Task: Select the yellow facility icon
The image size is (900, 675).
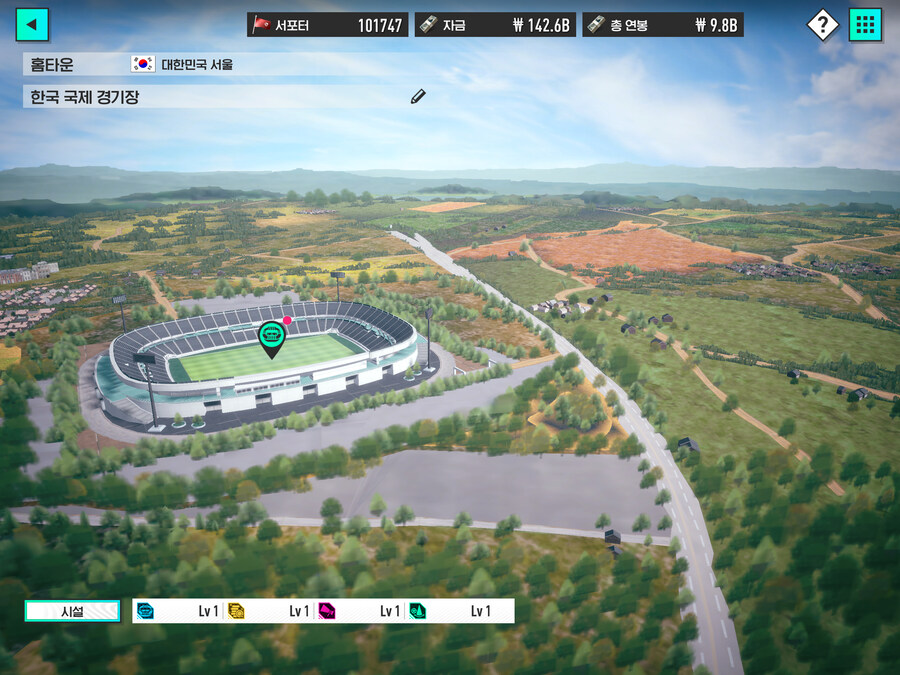Action: point(236,611)
